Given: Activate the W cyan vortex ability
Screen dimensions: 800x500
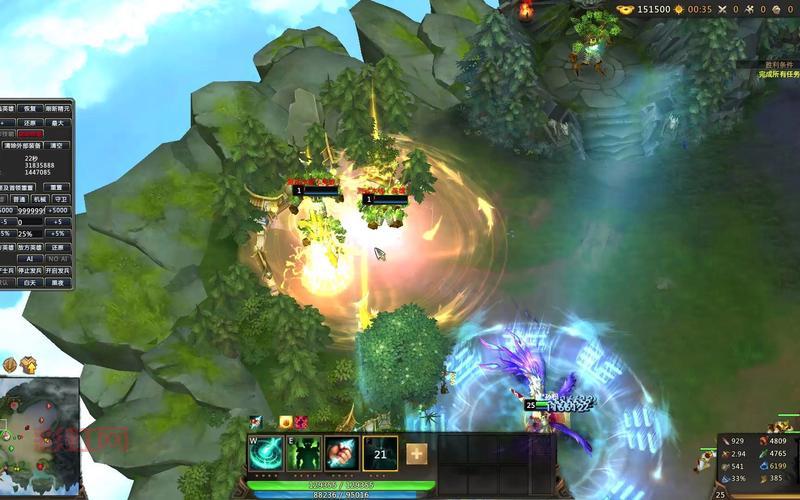Looking at the screenshot, I should (264, 454).
